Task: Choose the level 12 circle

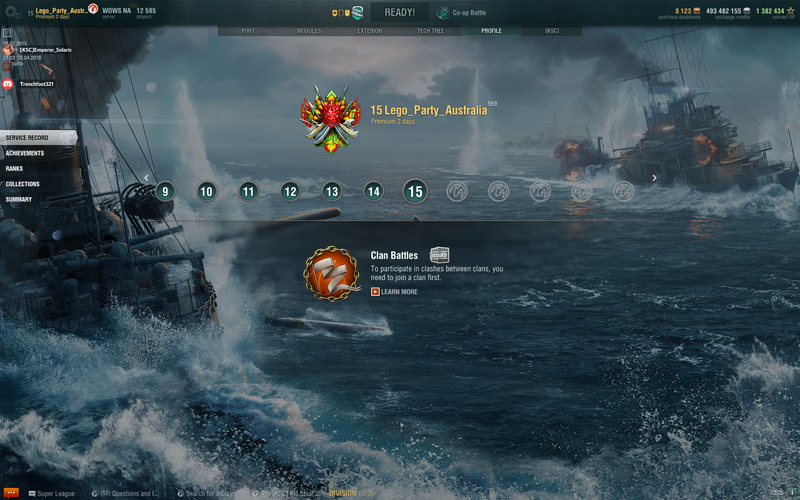Action: [290, 191]
